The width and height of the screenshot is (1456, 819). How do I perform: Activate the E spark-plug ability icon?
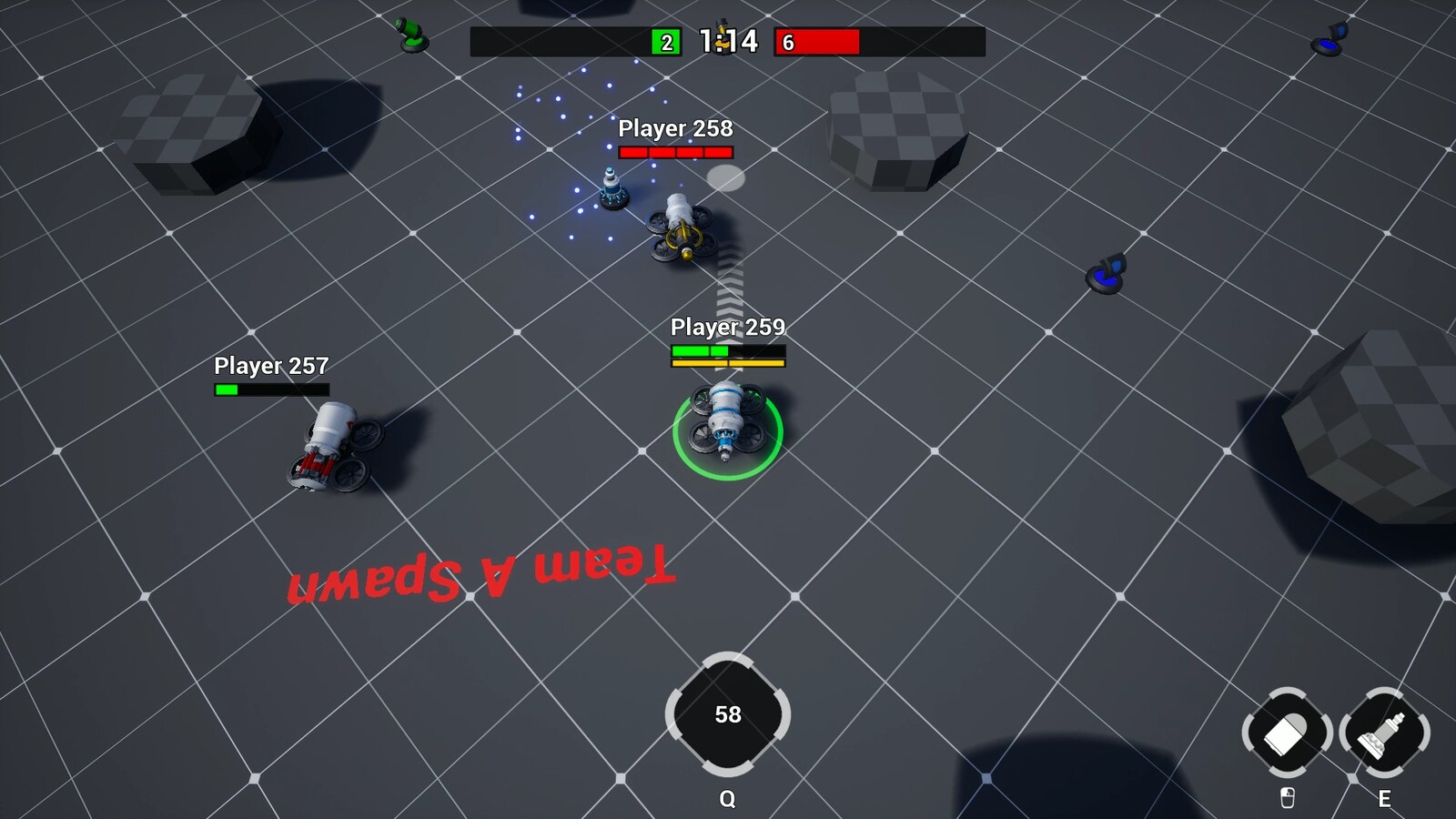(1384, 733)
